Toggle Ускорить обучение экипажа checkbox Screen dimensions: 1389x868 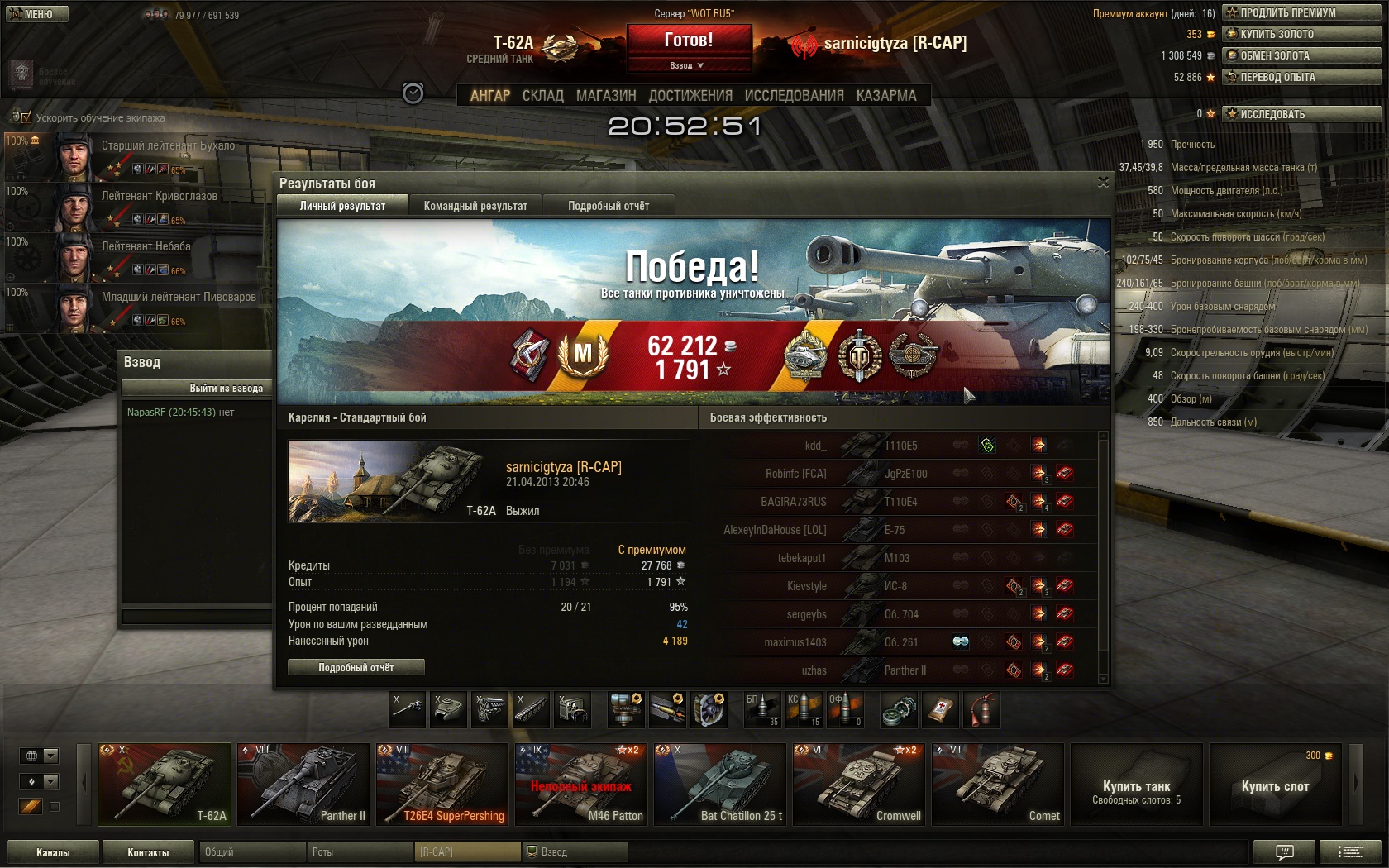(26, 117)
